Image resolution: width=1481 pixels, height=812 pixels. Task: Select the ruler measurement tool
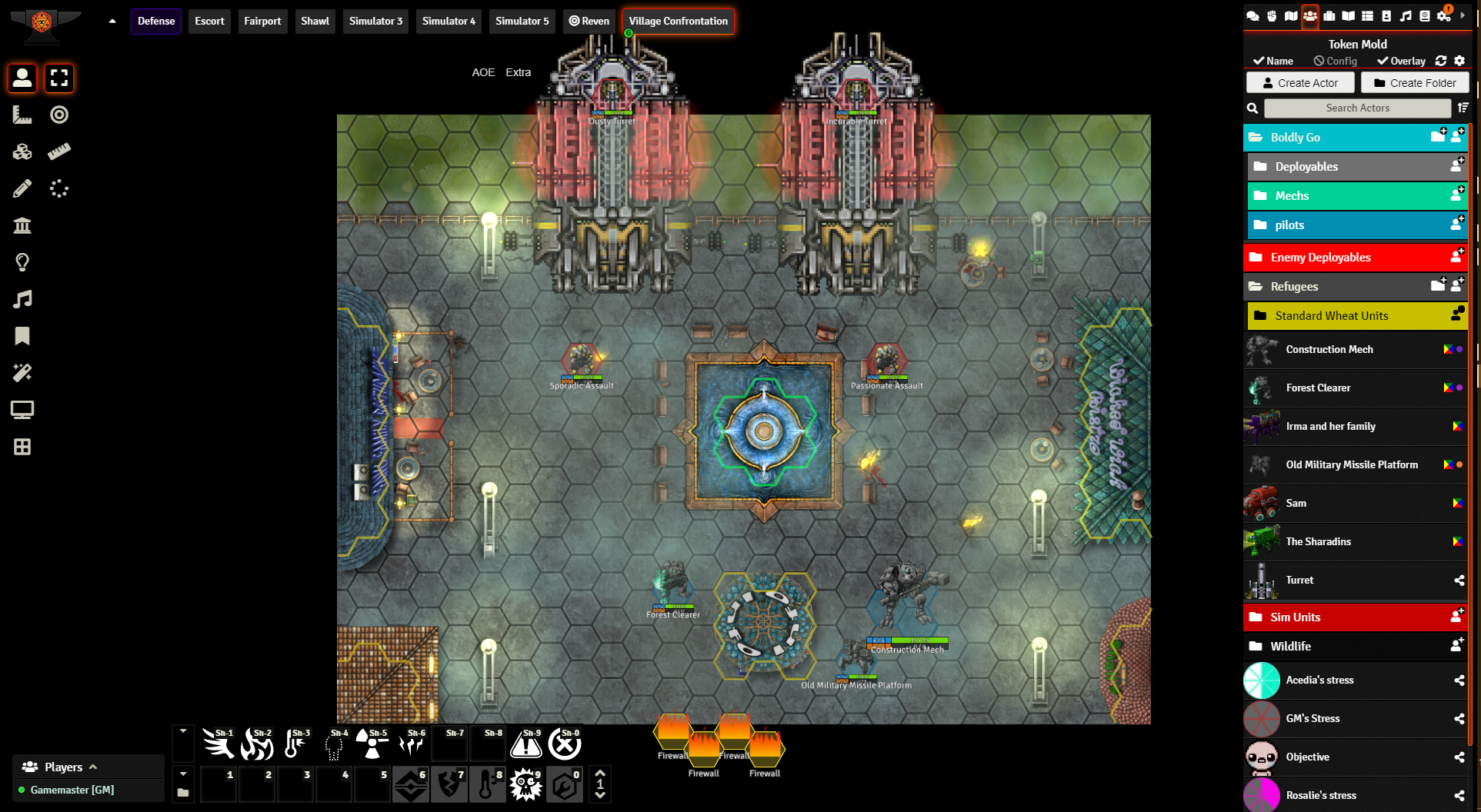click(x=59, y=151)
